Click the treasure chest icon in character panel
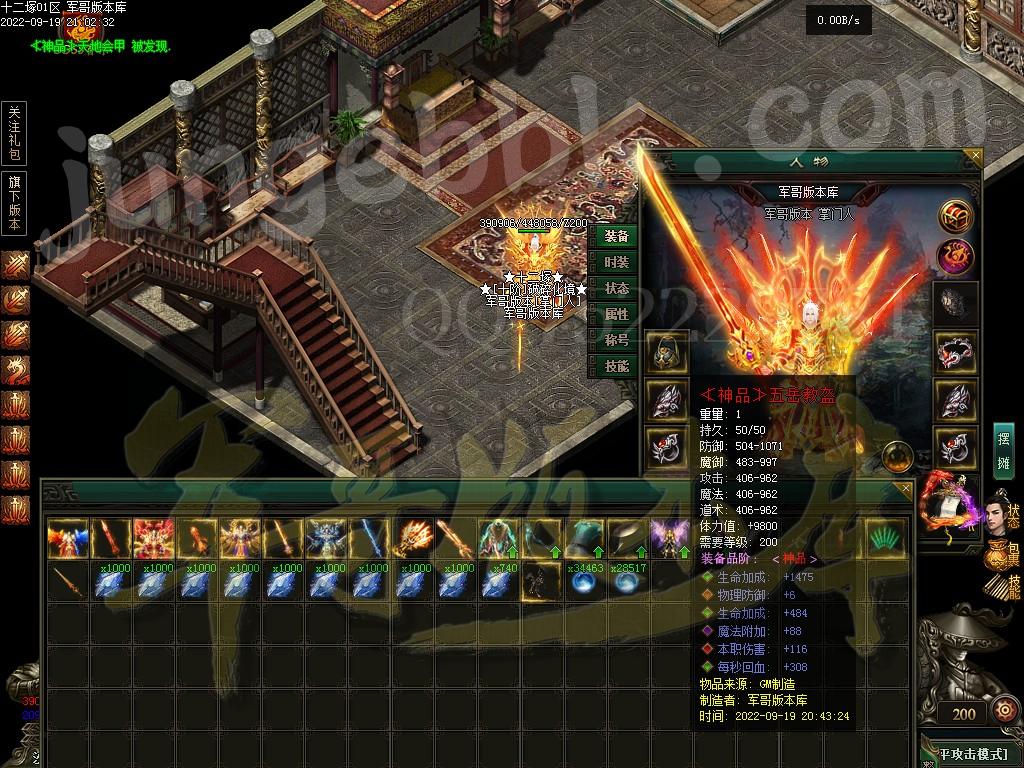The width and height of the screenshot is (1024, 768). [x=955, y=215]
